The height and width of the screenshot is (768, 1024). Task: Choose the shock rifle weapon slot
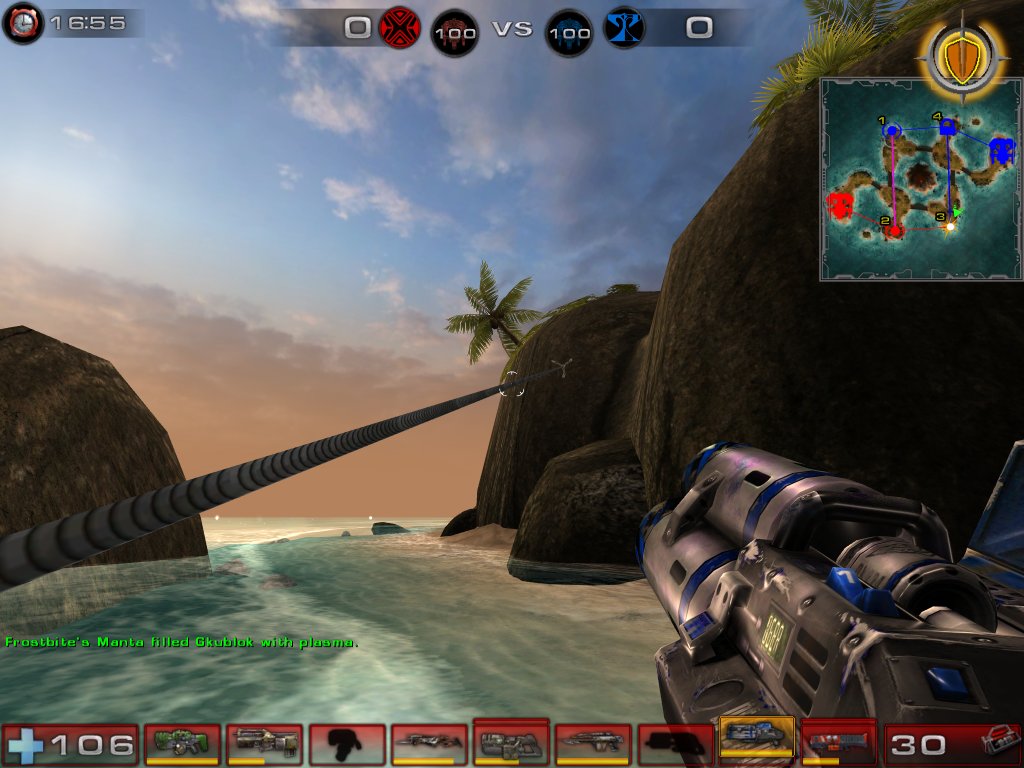[429, 744]
